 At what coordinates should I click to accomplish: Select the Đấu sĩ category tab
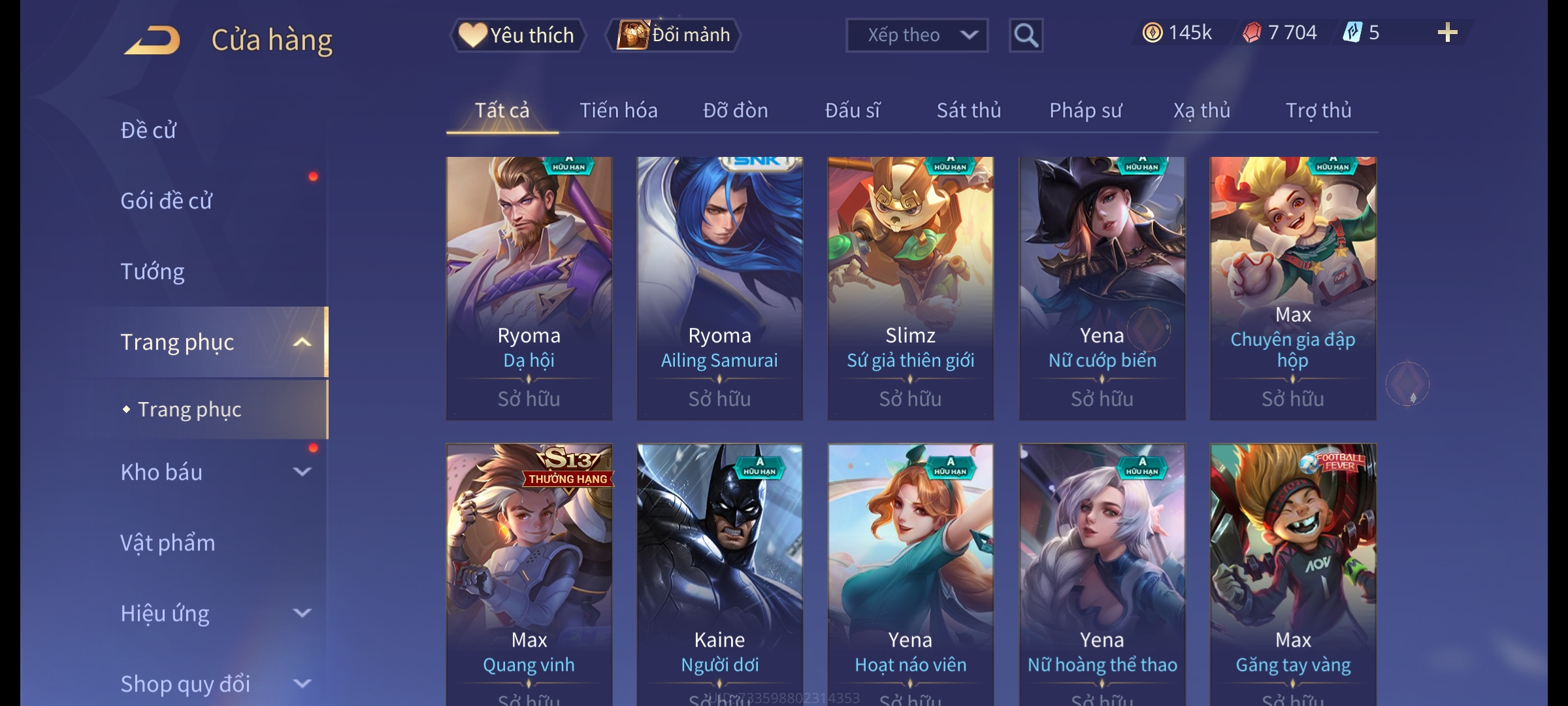852,110
